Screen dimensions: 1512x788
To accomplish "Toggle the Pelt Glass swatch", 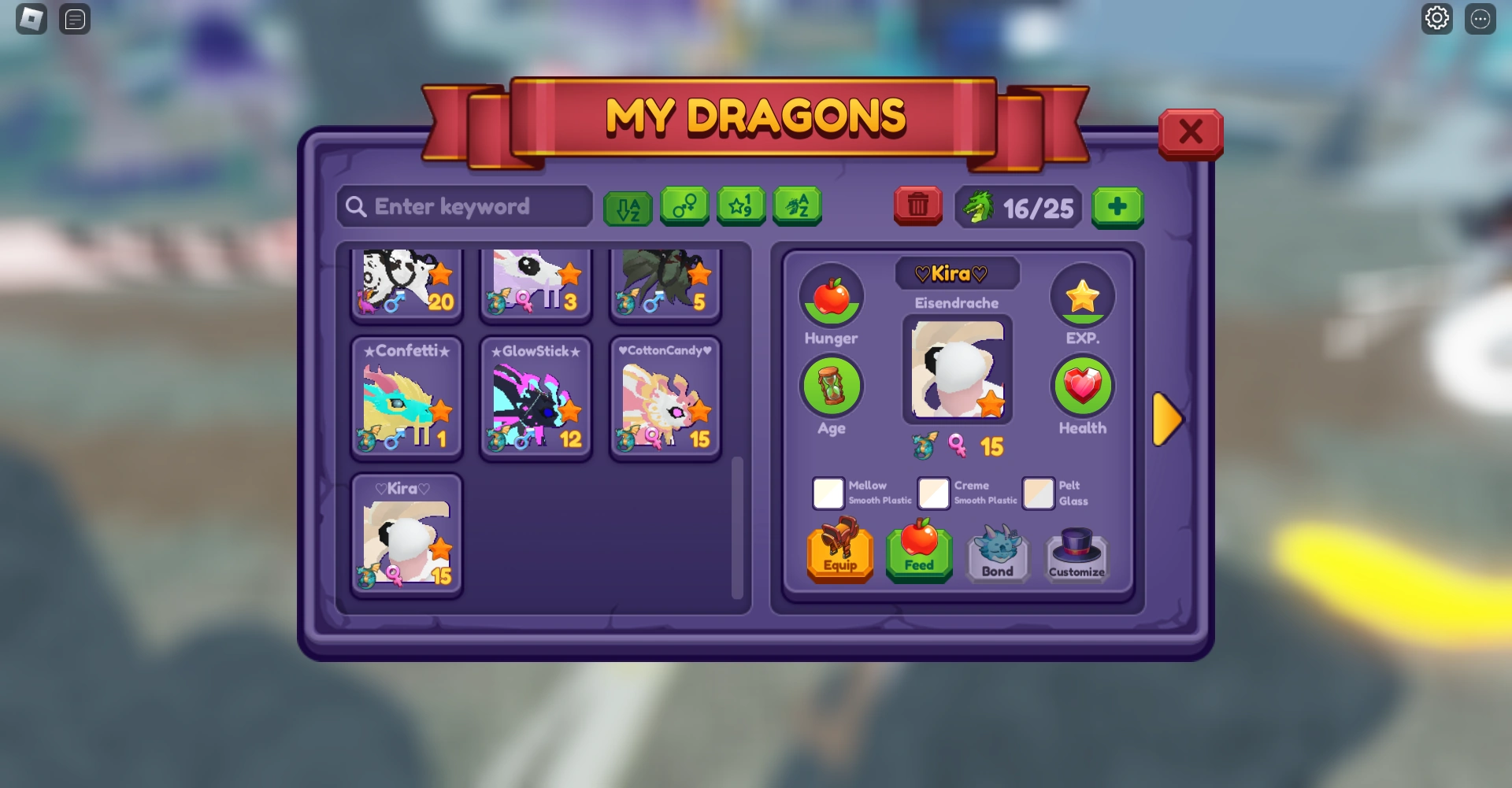I will pos(1039,494).
